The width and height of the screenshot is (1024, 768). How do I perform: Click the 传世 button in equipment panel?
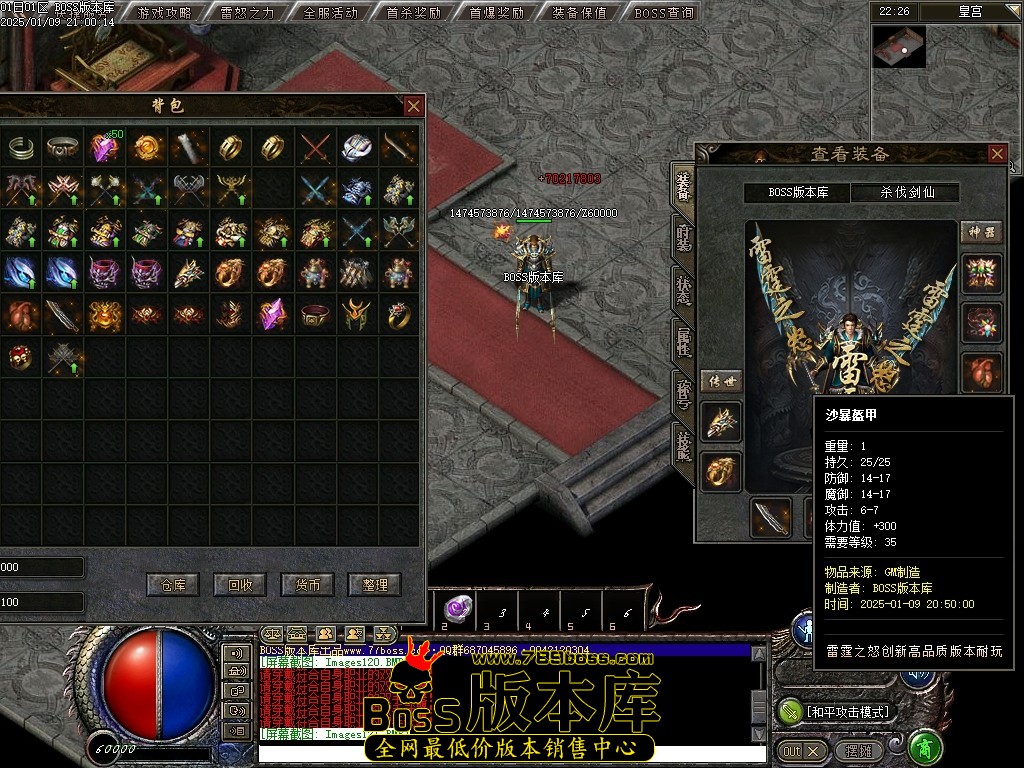[720, 381]
